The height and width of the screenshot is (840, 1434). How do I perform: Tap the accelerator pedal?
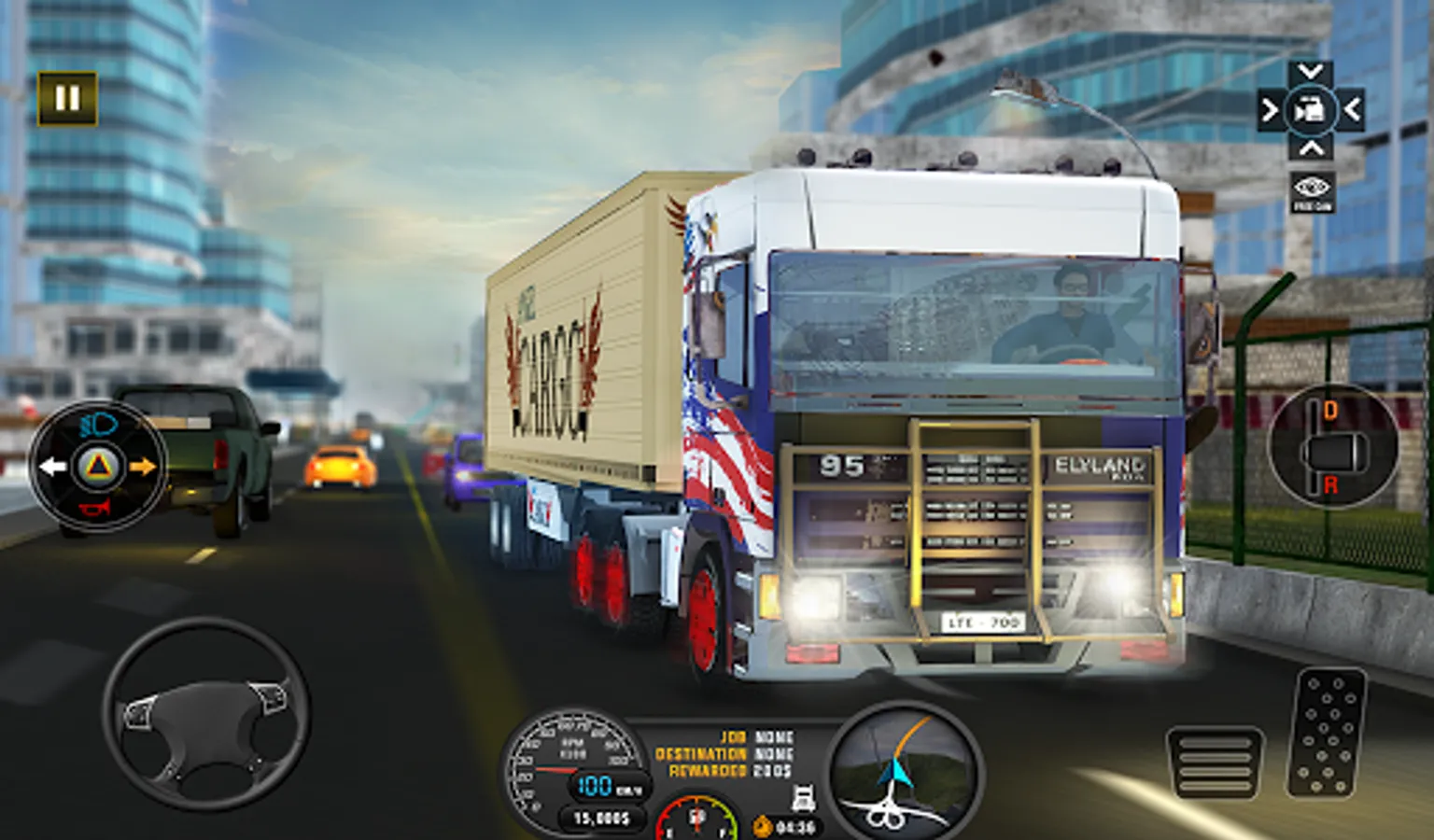click(1327, 733)
